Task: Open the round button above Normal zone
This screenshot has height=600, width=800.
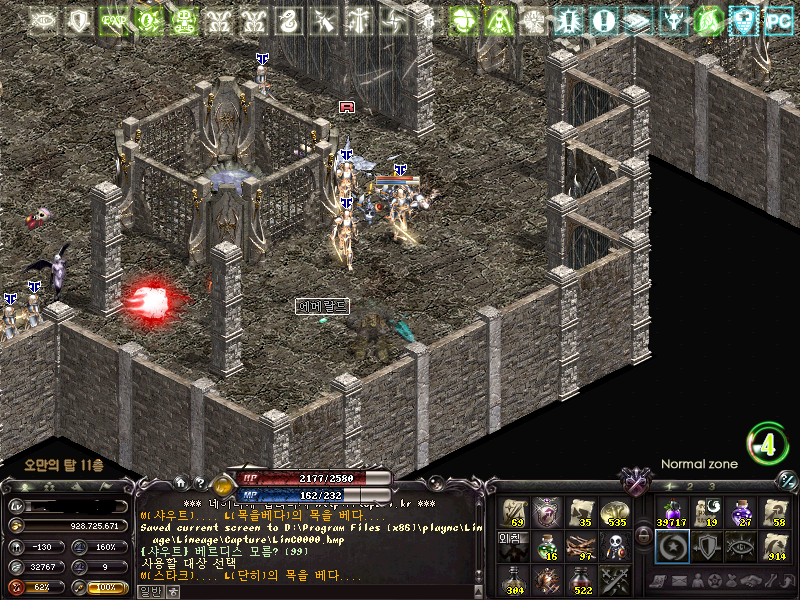Action: [767, 442]
